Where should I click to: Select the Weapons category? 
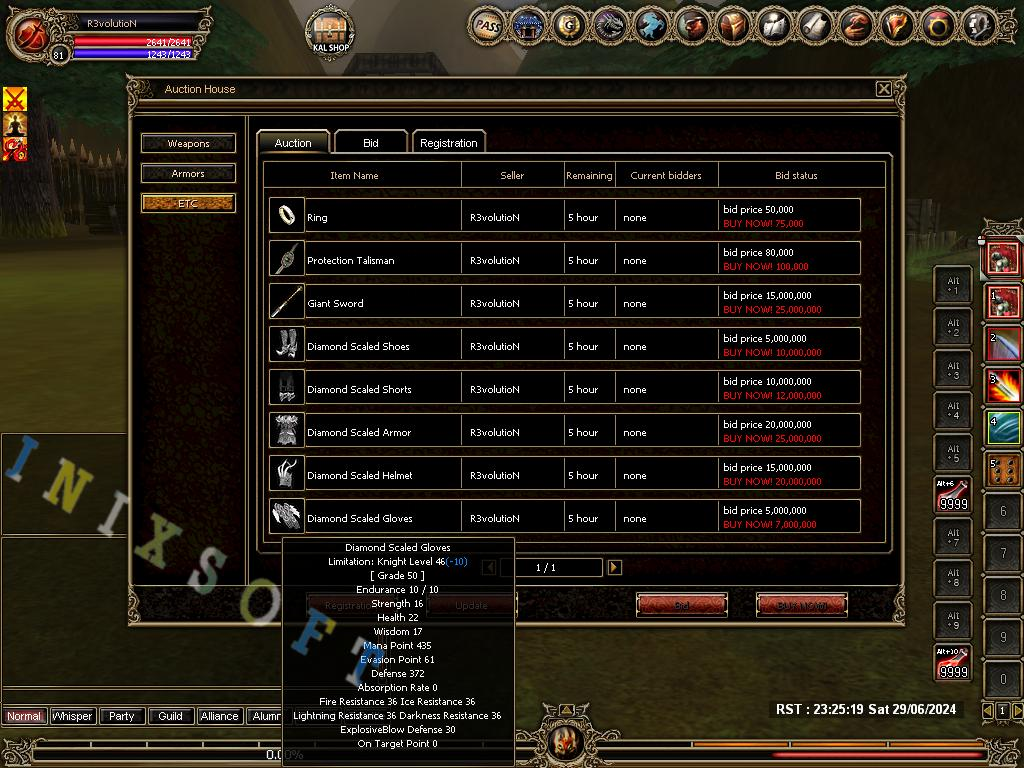coord(188,143)
